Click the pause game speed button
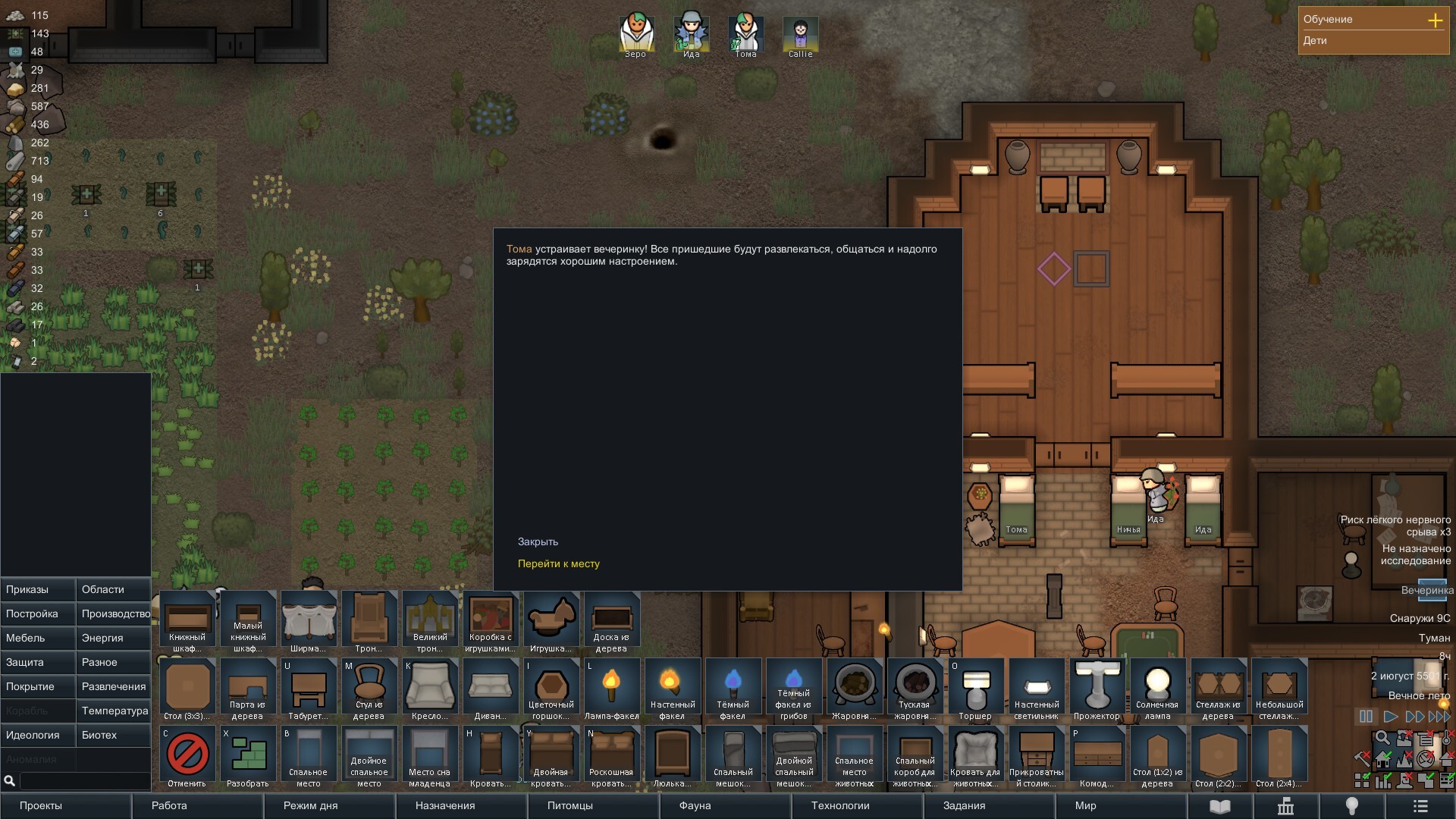 tap(1366, 716)
